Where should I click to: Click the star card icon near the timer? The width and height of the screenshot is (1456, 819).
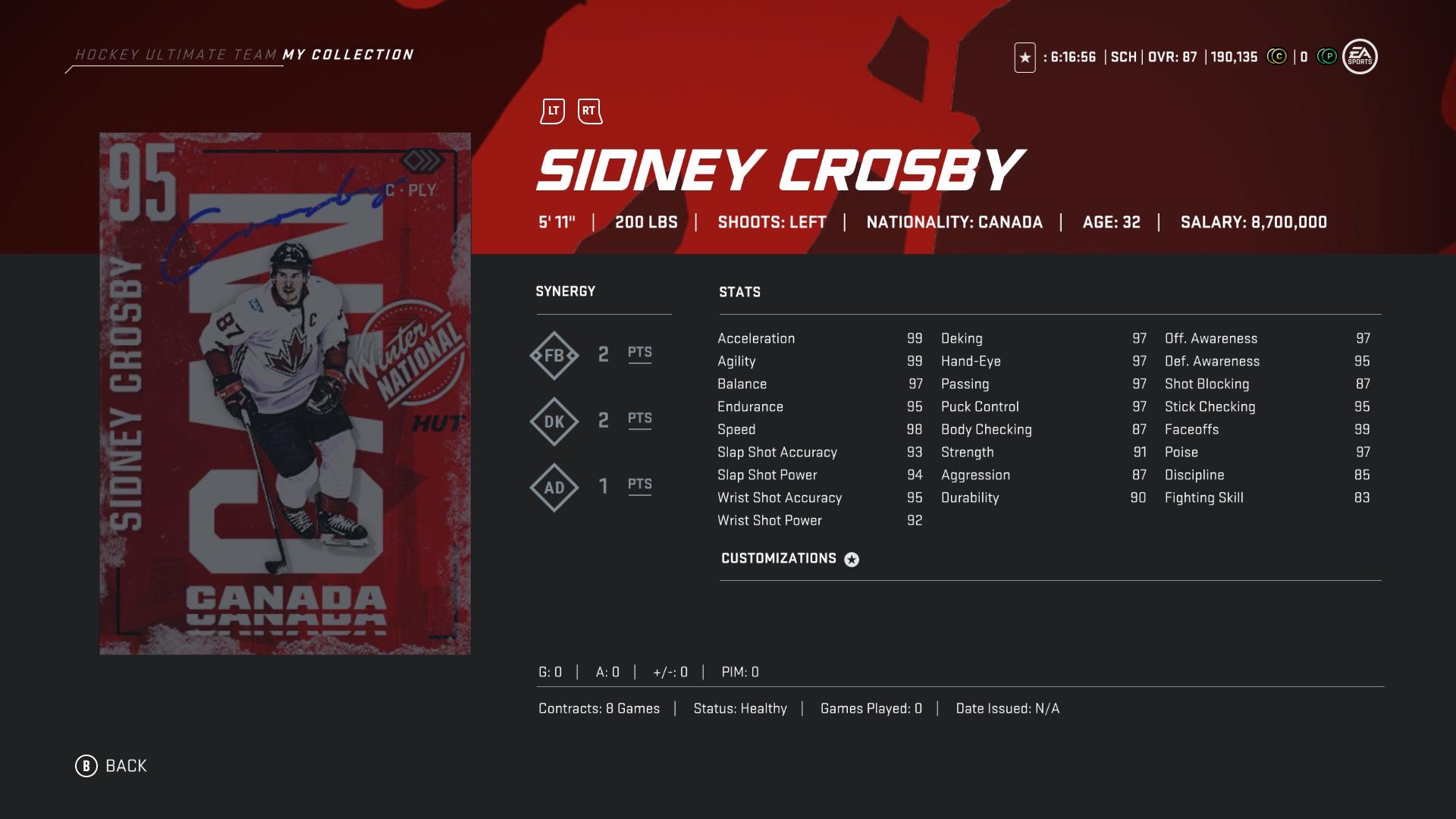tap(1026, 55)
